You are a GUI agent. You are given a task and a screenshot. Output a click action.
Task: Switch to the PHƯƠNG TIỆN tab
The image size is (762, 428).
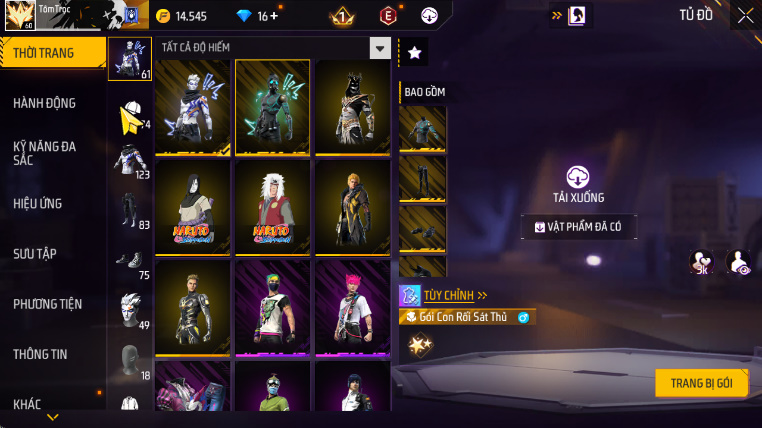(48, 304)
